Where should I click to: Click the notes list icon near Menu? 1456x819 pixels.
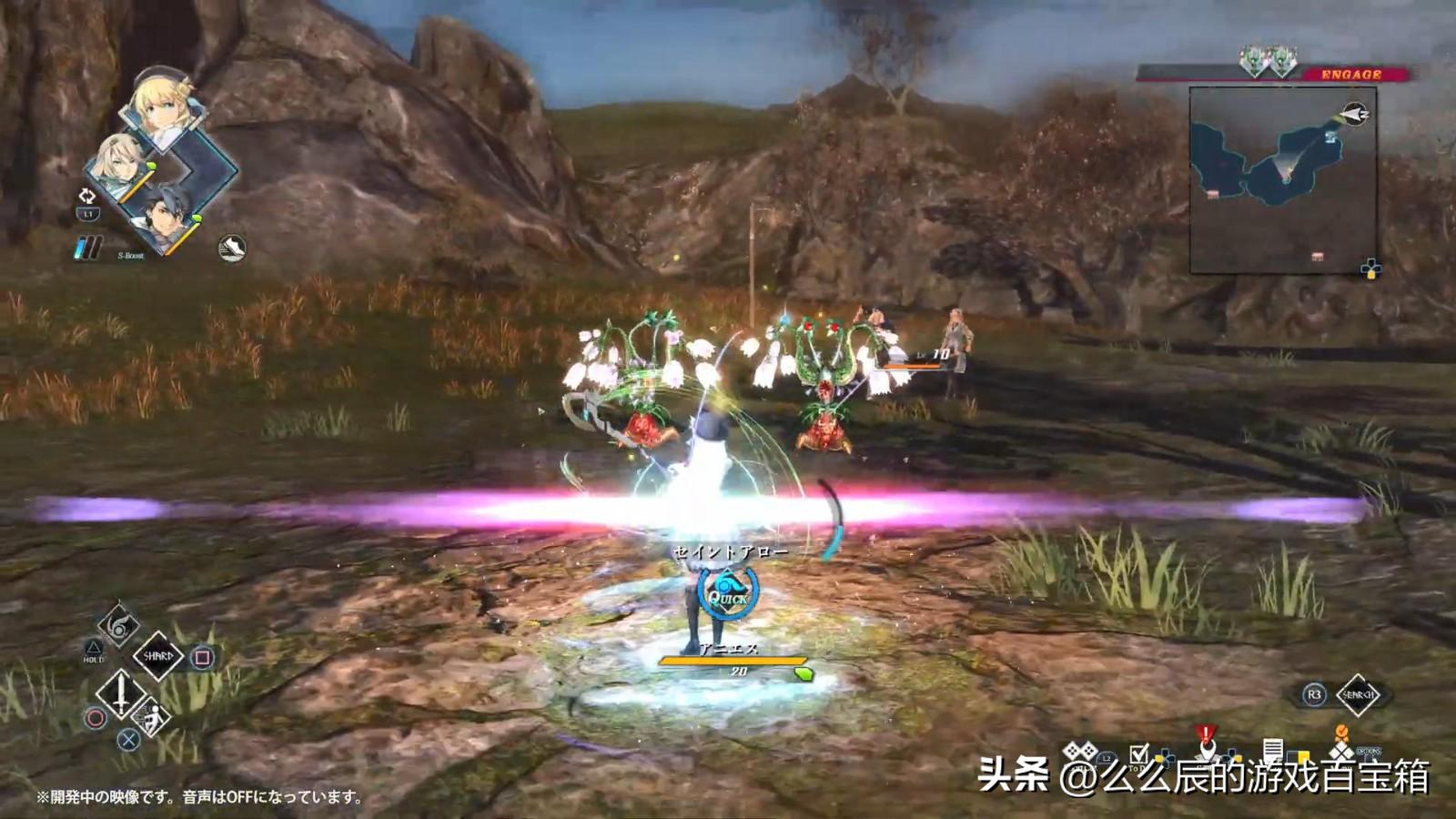1274,748
